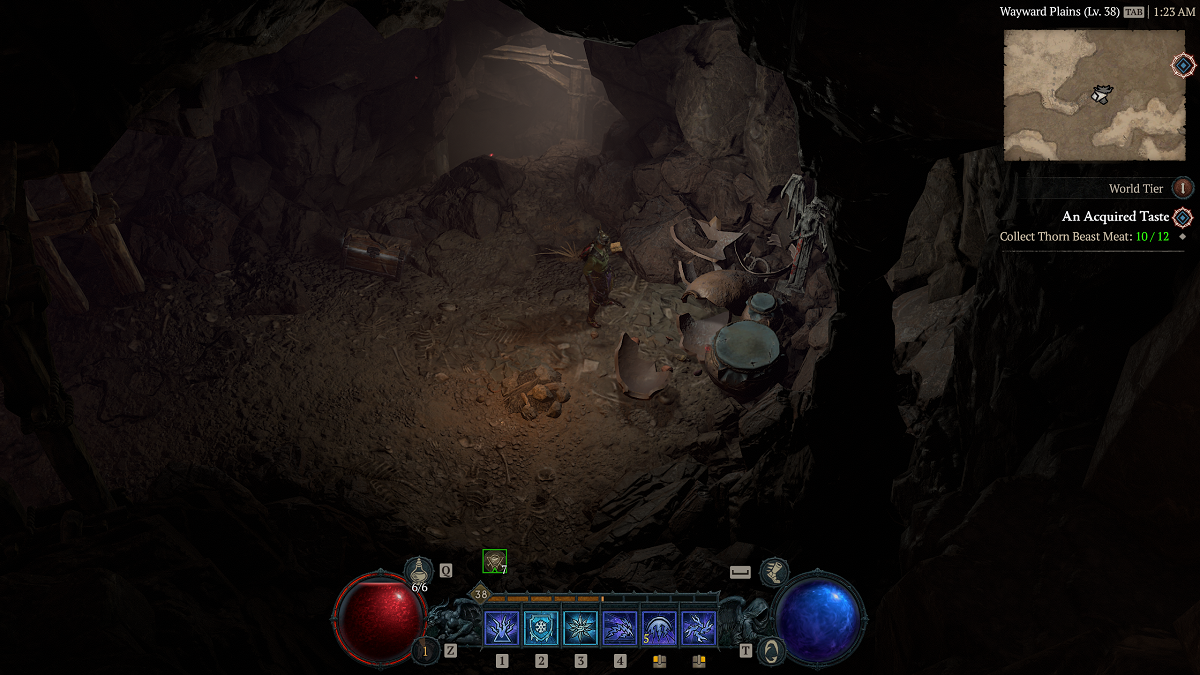Click the winged boot evade icon
Screen dimensions: 1200x675
773,572
